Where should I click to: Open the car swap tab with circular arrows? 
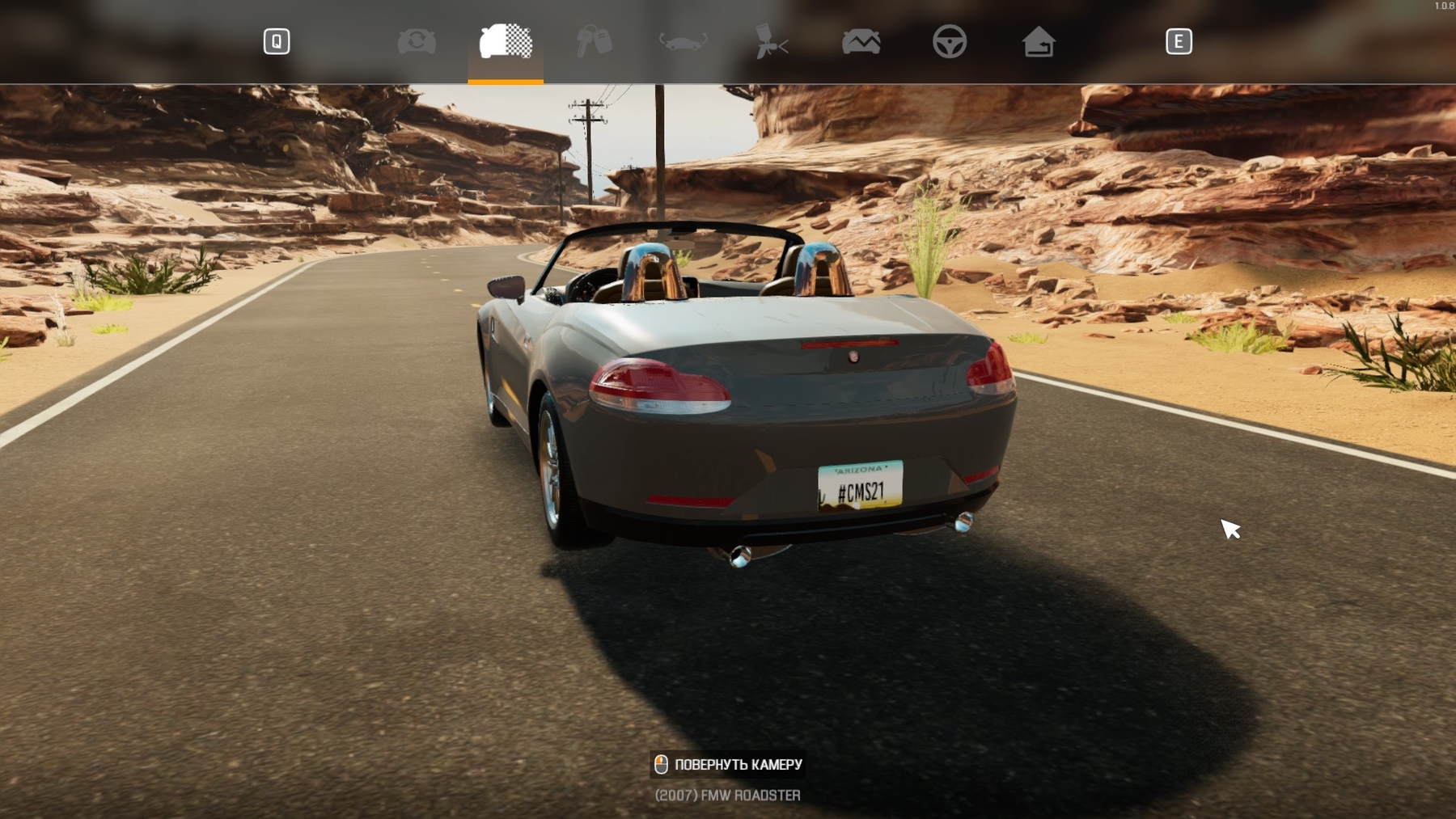[417, 41]
